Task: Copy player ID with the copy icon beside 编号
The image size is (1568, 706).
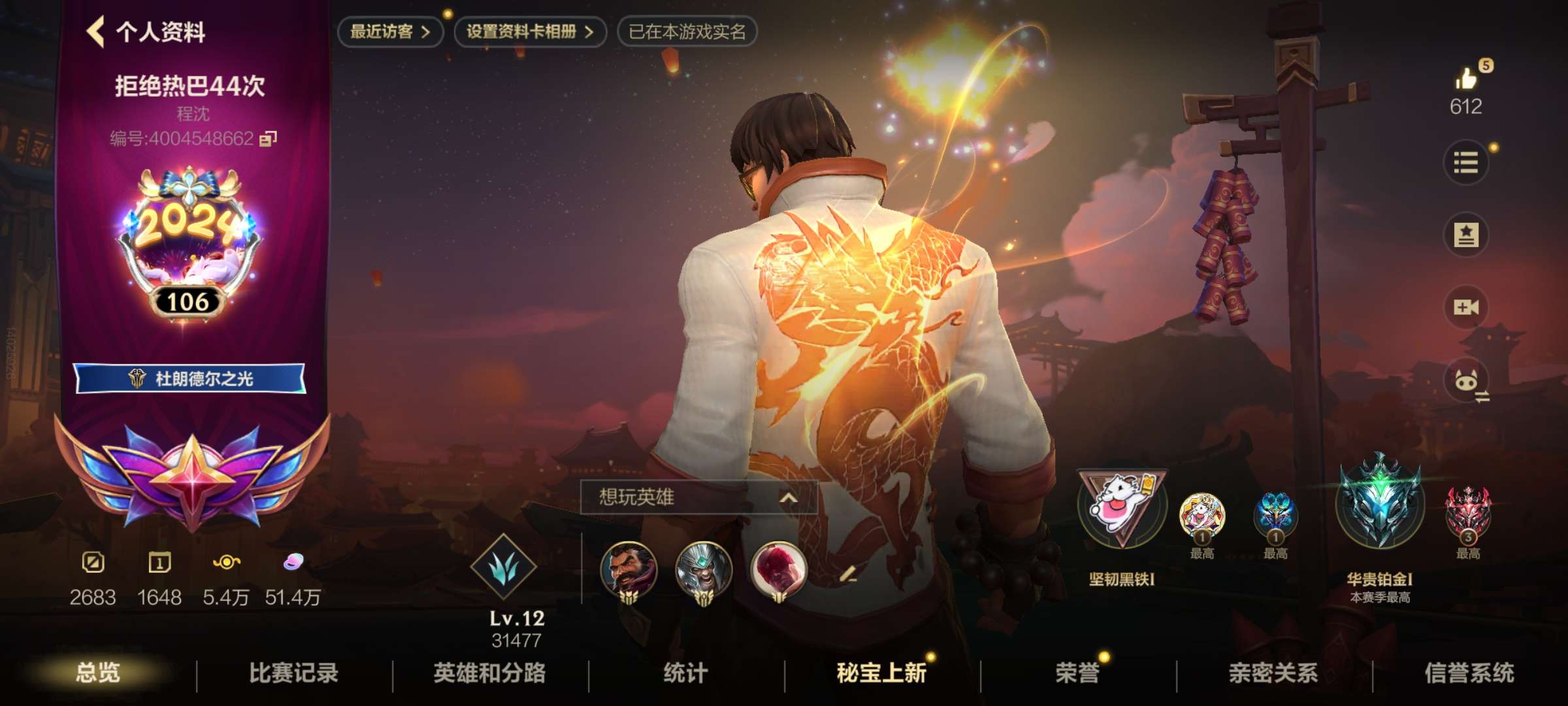Action: (268, 138)
